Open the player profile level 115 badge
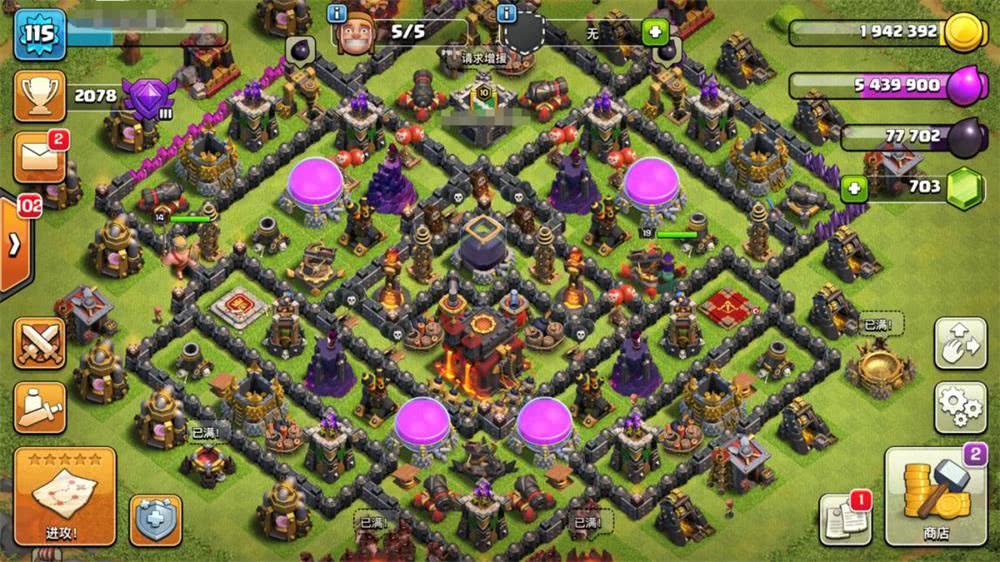The height and width of the screenshot is (562, 1000). click(40, 35)
